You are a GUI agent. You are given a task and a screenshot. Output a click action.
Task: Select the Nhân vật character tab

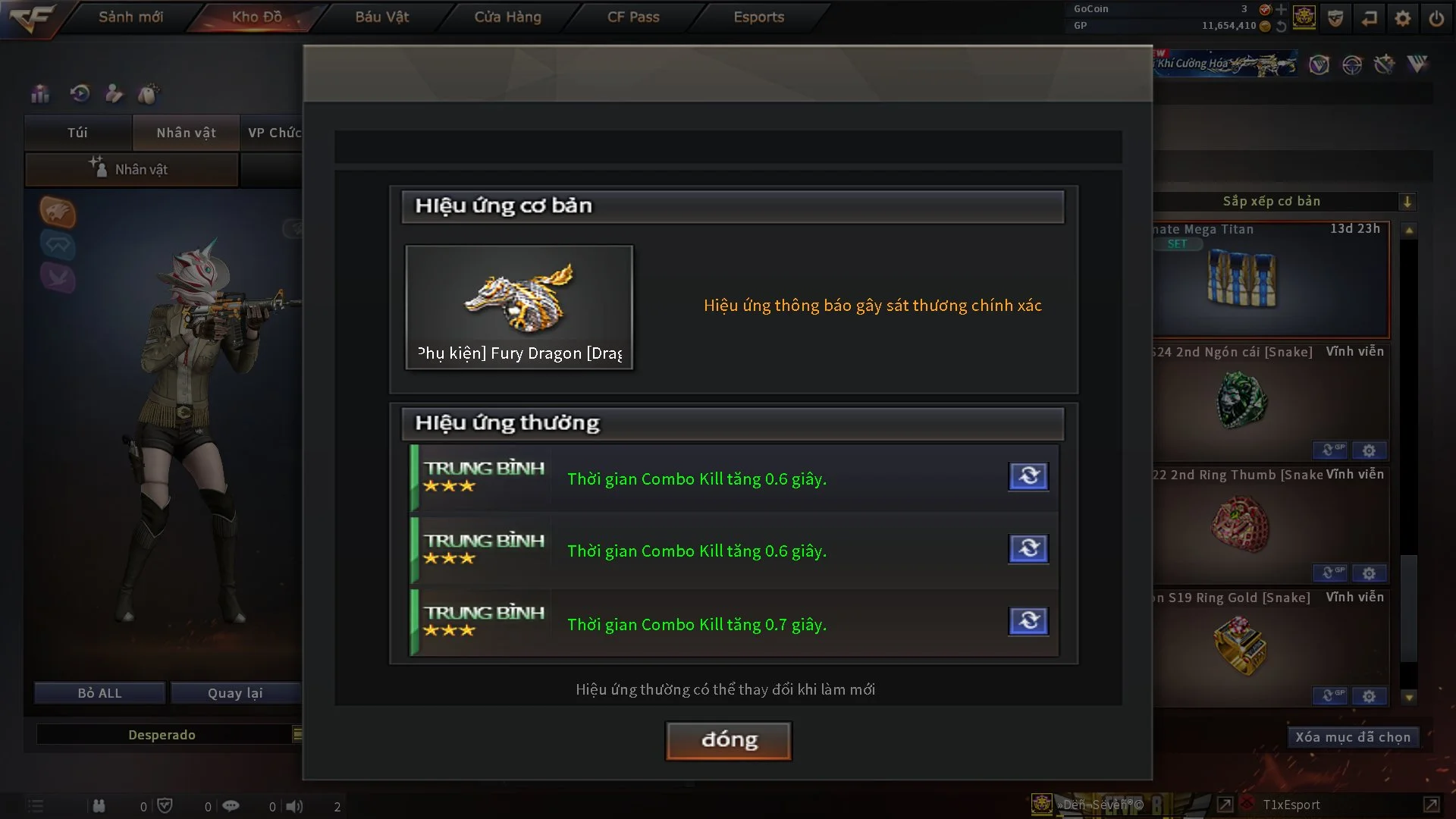186,133
